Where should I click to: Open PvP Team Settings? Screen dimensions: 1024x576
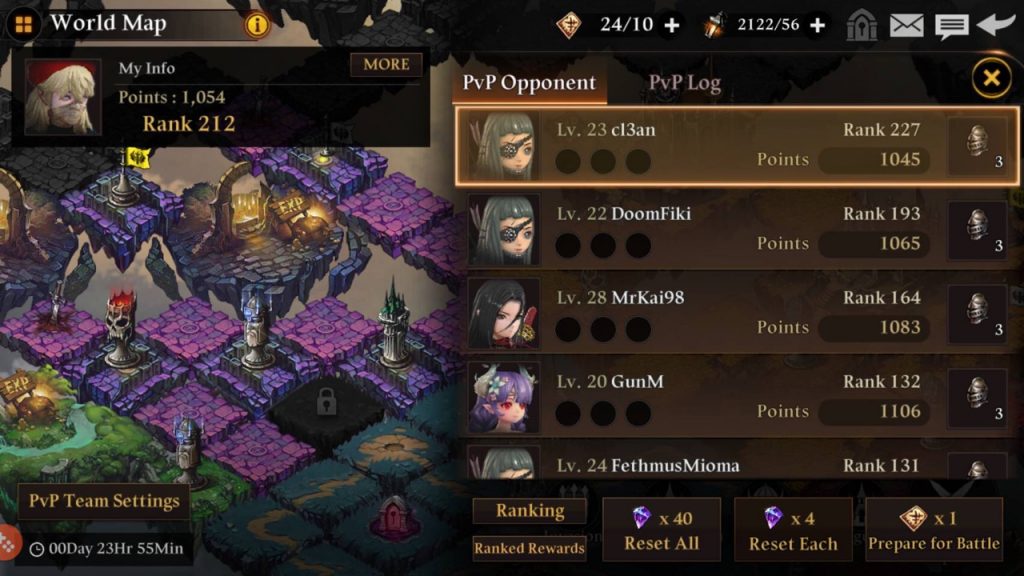pos(104,501)
